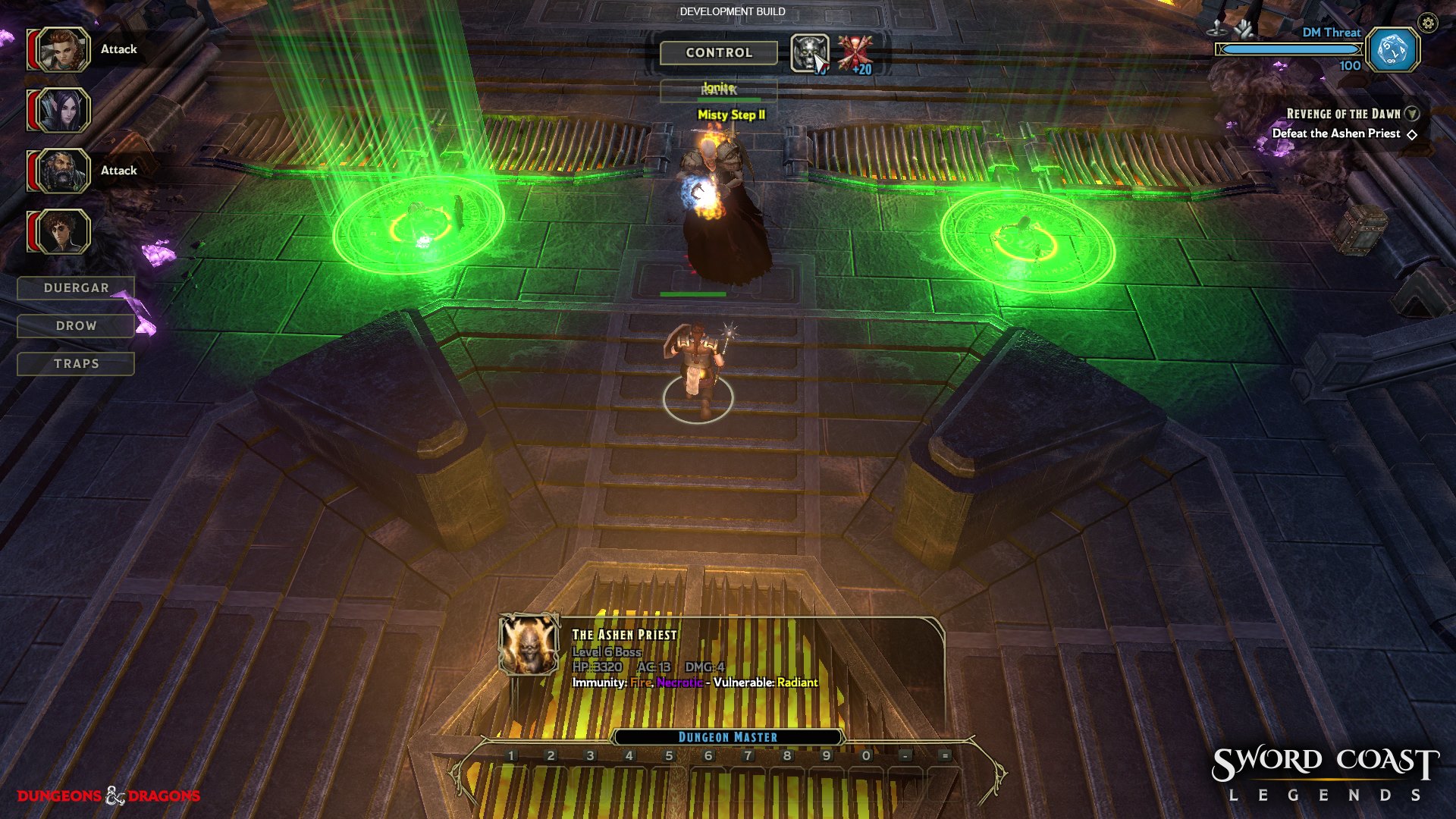
Task: Pick the bearded dwarf party portrait
Action: click(x=62, y=171)
